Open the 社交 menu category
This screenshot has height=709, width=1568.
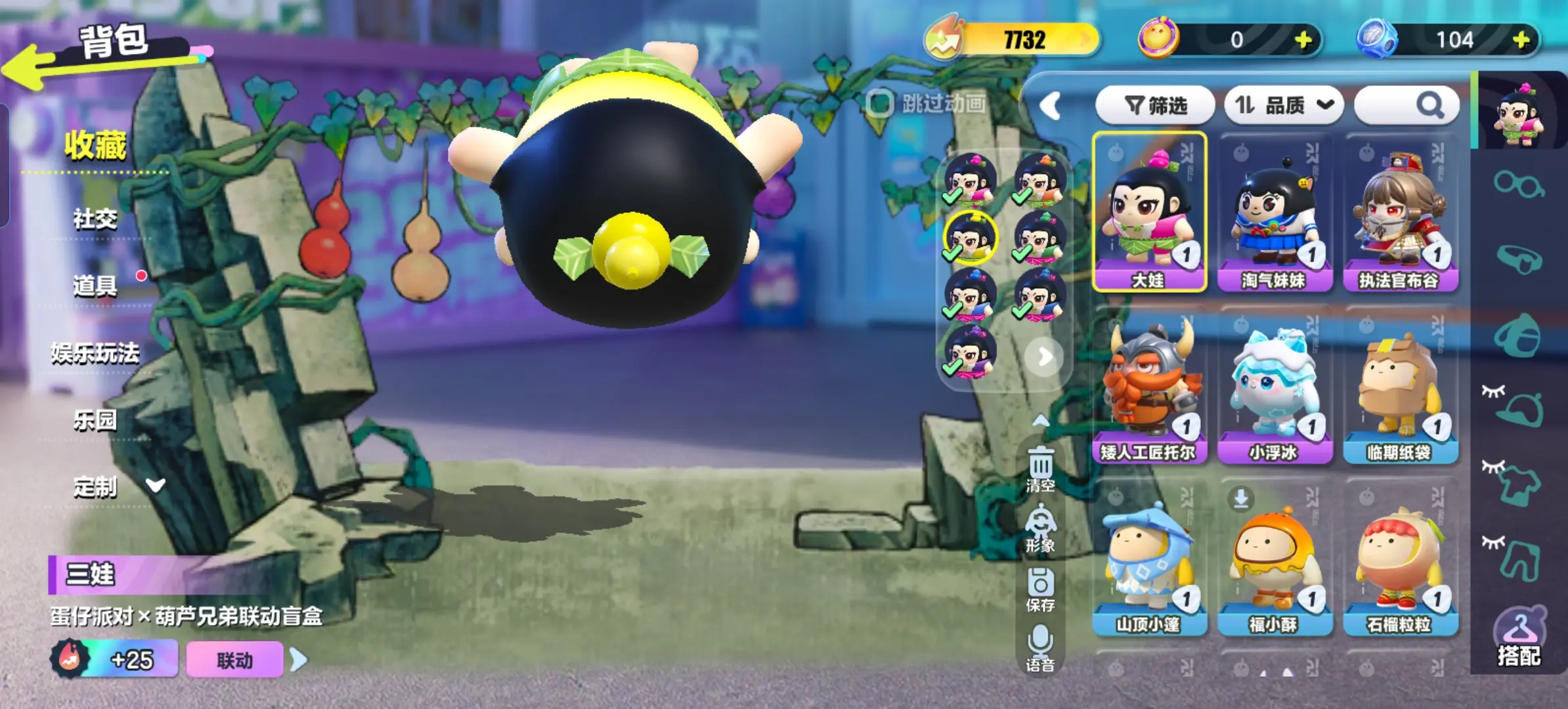(x=95, y=219)
